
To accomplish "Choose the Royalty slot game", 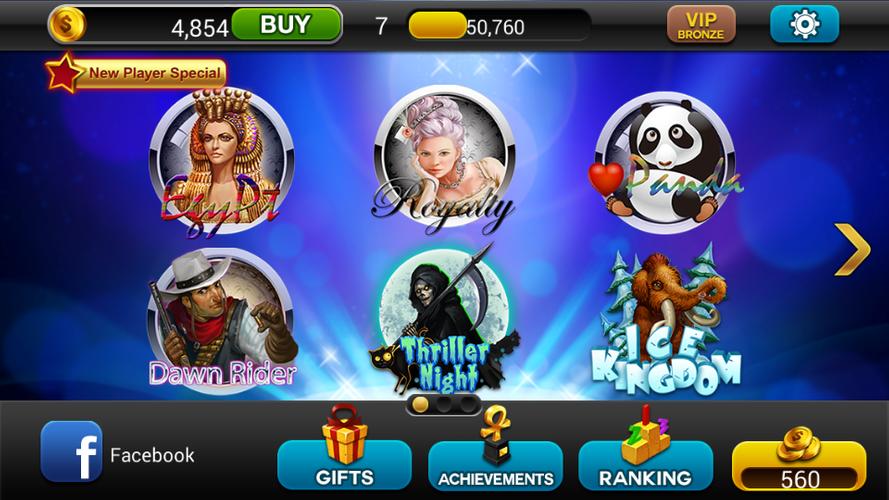I will coord(443,162).
